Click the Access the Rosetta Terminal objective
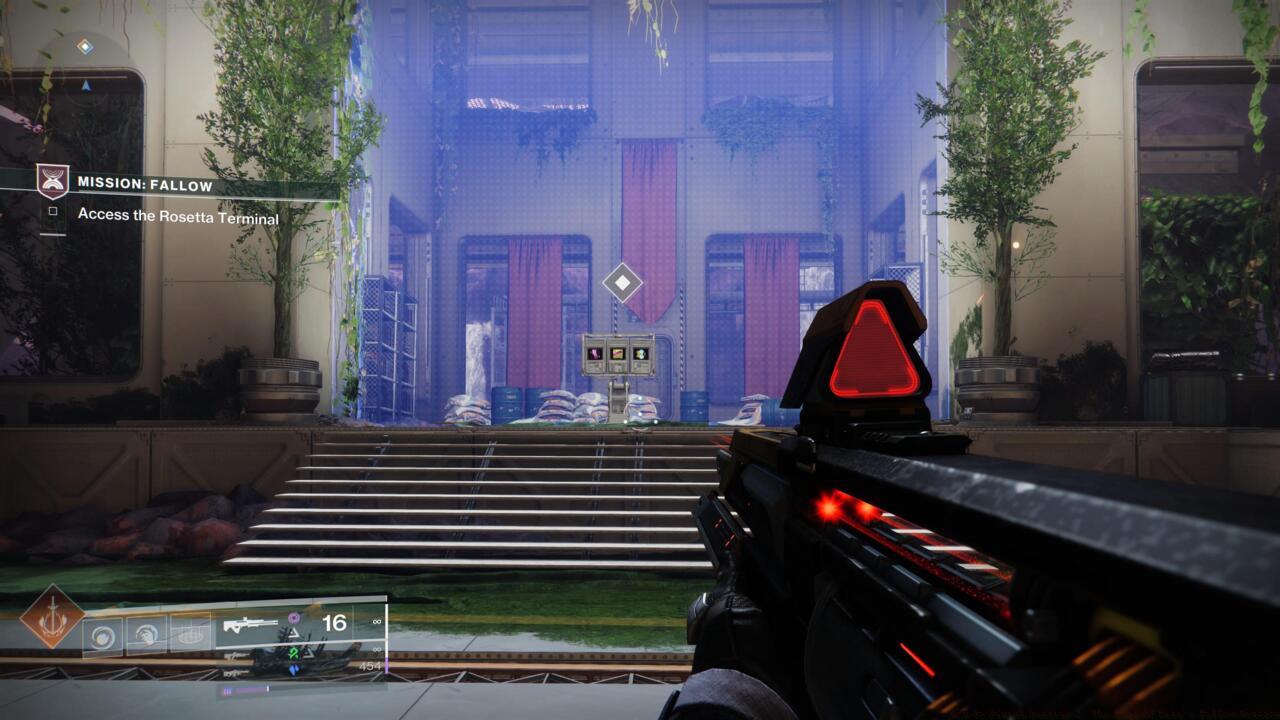 (178, 216)
